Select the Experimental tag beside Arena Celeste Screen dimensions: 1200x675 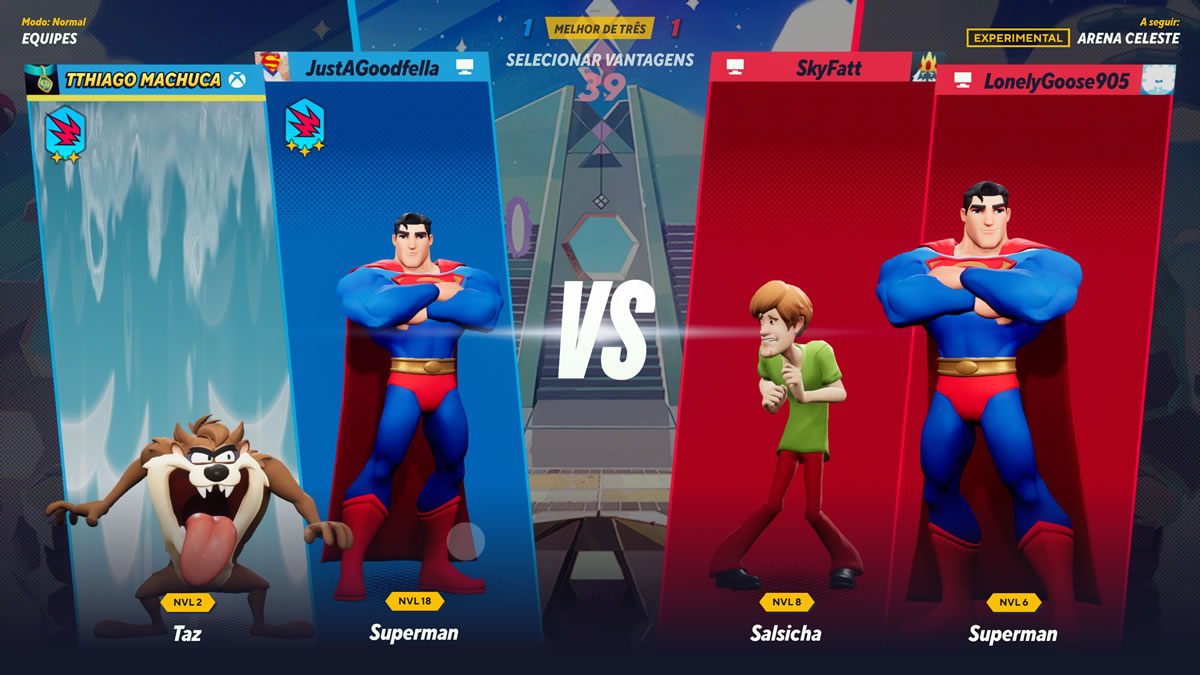pyautogui.click(x=1017, y=38)
